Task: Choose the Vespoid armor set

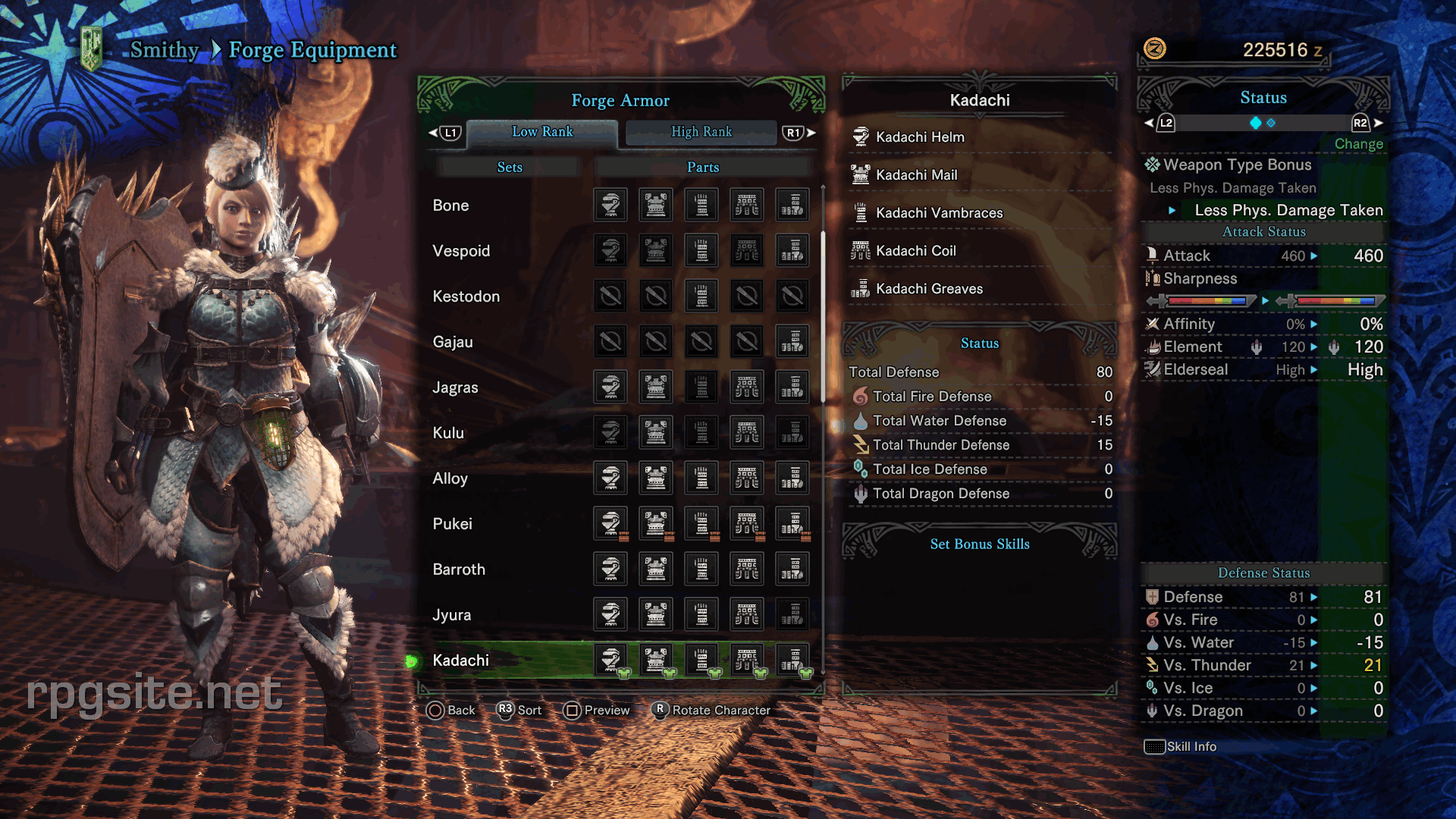Action: pos(461,251)
